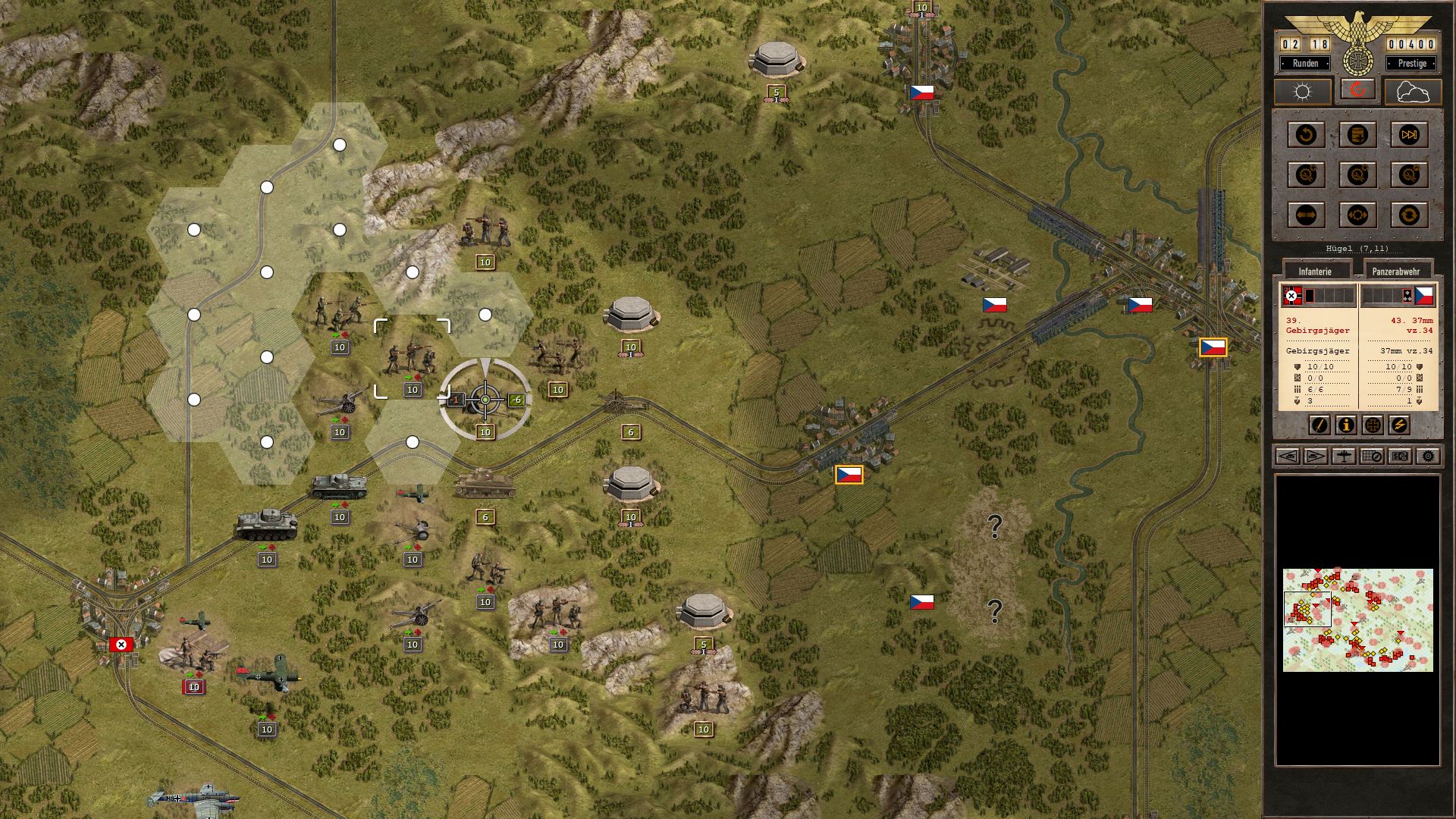Screen dimensions: 1456x819
Task: Open the strategic map compass button
Action: (x=1372, y=457)
